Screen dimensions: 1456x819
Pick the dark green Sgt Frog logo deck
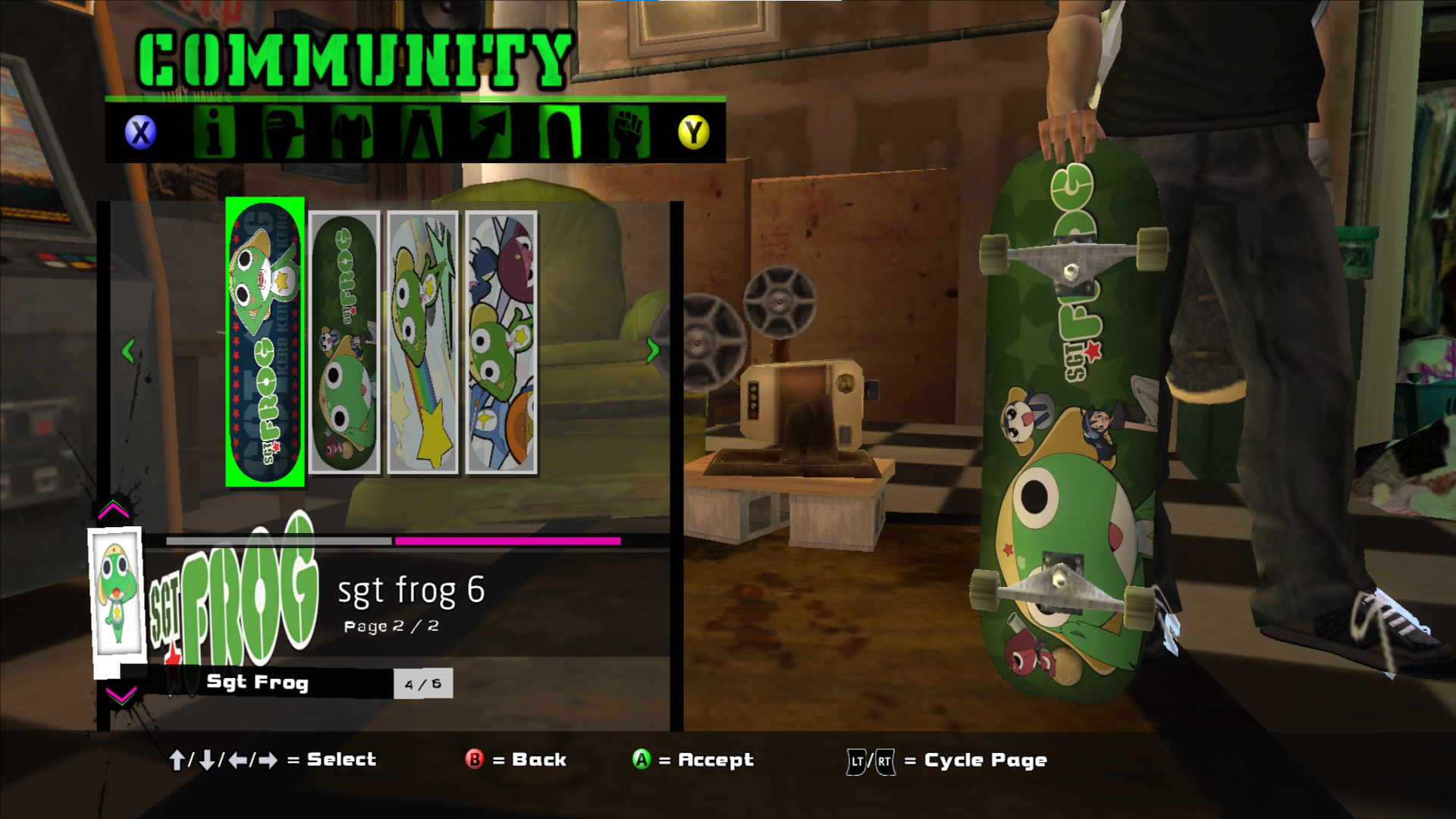344,343
